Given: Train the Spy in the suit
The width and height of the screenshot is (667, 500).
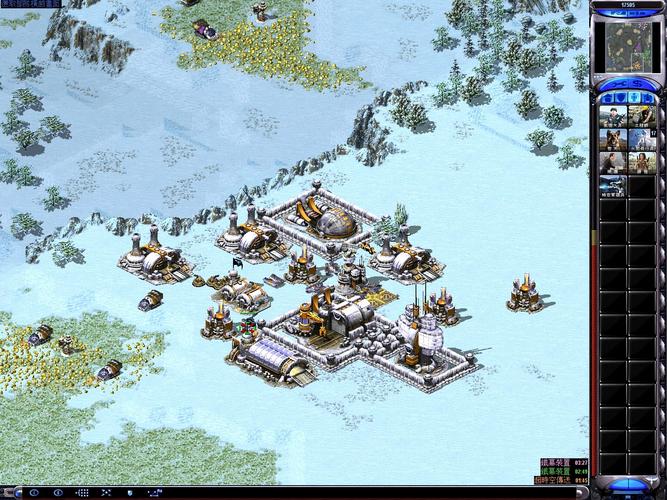Looking at the screenshot, I should [612, 163].
